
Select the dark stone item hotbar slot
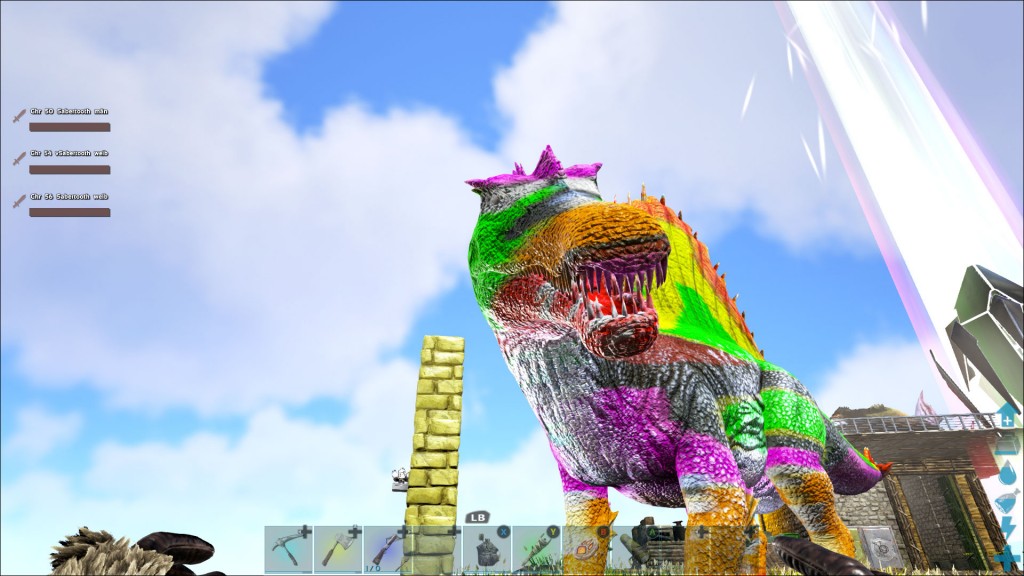click(x=486, y=548)
